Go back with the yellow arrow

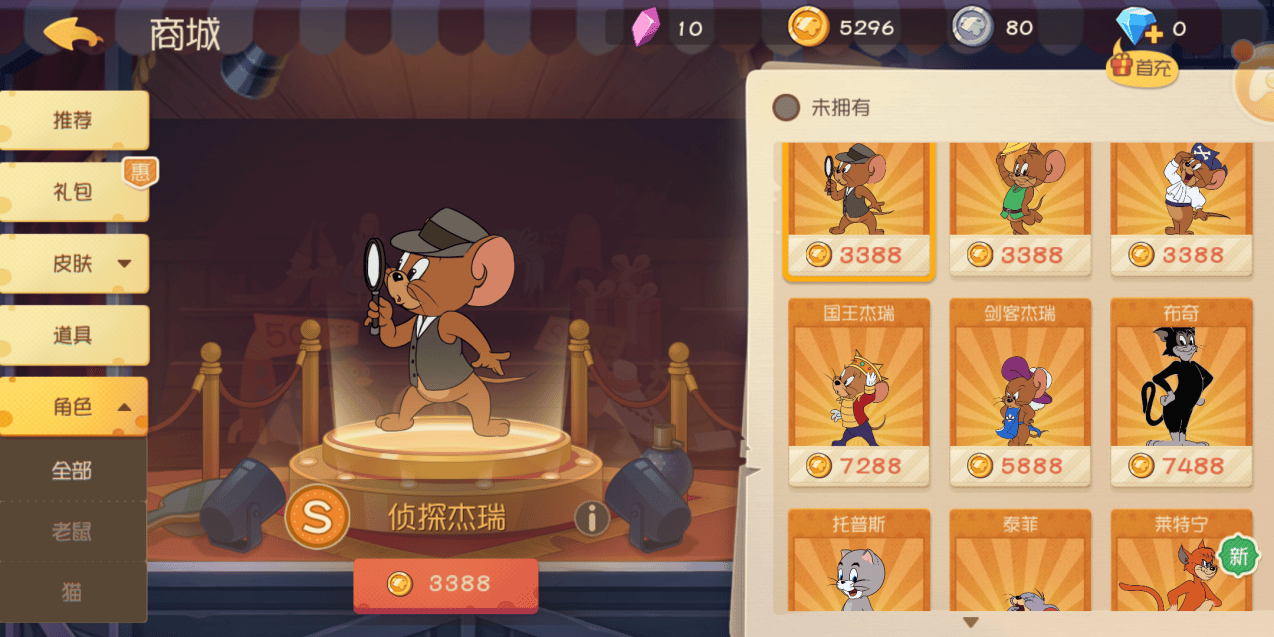click(x=72, y=33)
